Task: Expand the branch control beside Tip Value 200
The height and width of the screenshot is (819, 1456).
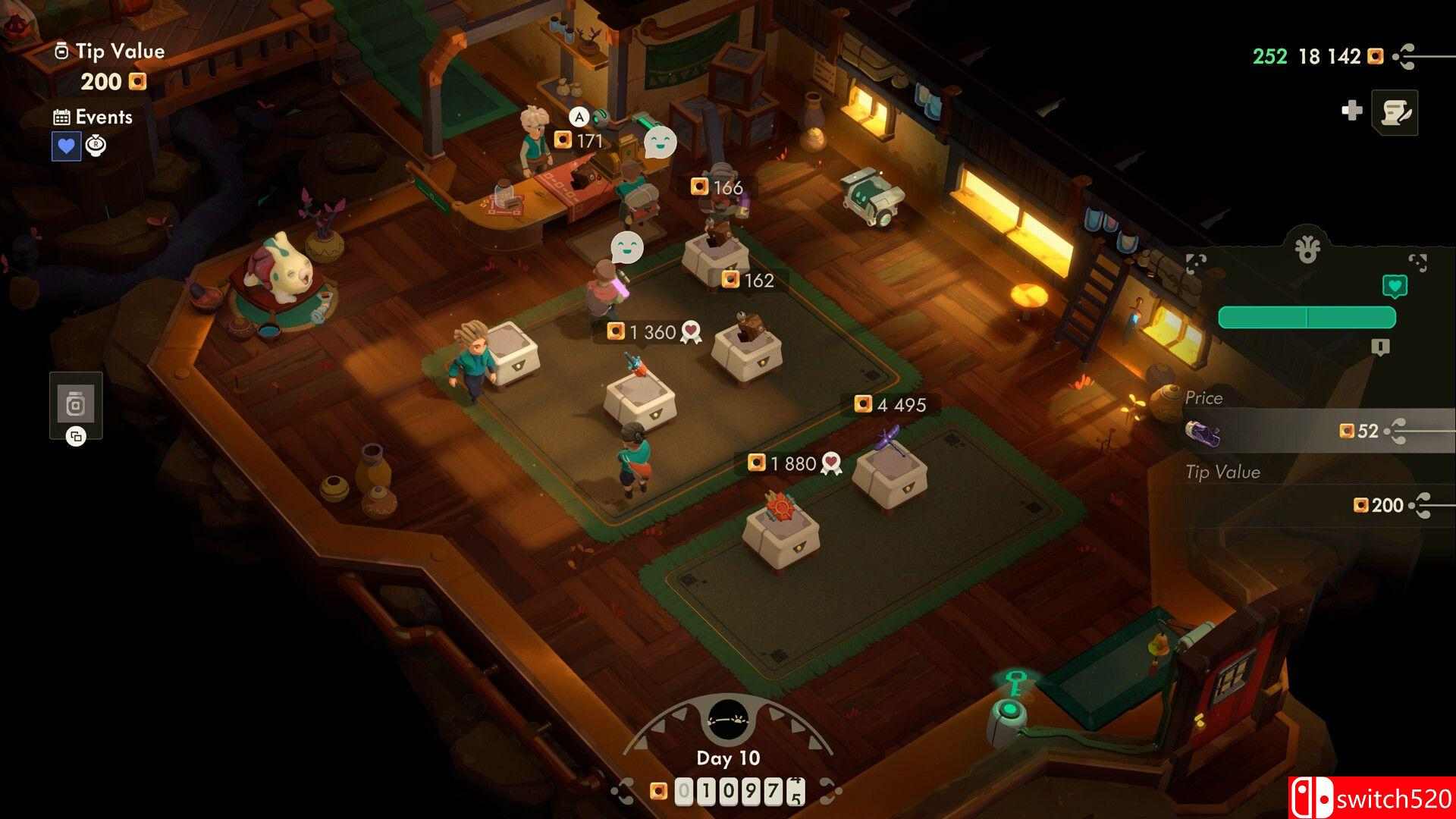Action: click(x=1424, y=506)
